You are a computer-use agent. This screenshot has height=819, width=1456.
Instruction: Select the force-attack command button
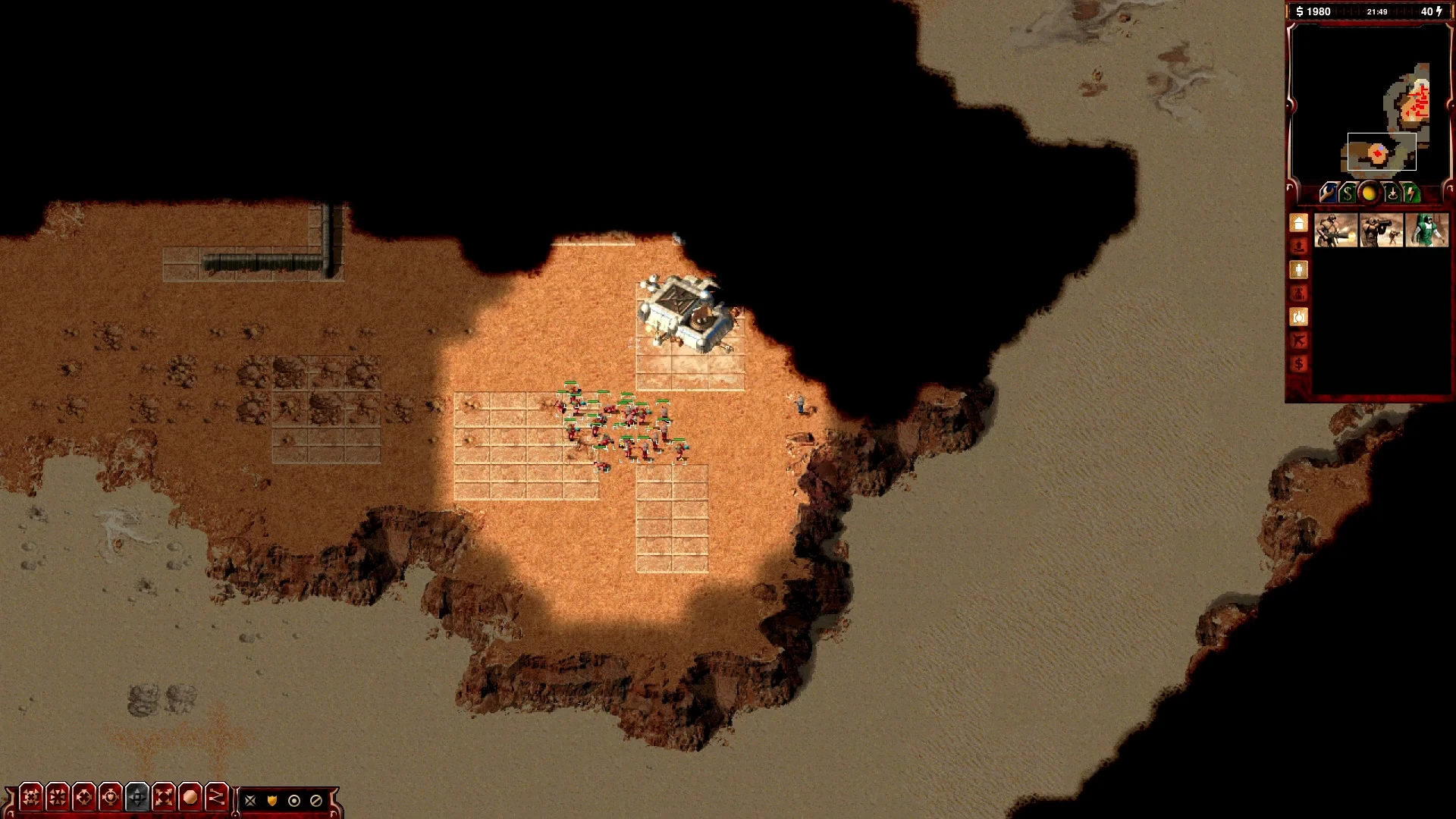tap(84, 798)
